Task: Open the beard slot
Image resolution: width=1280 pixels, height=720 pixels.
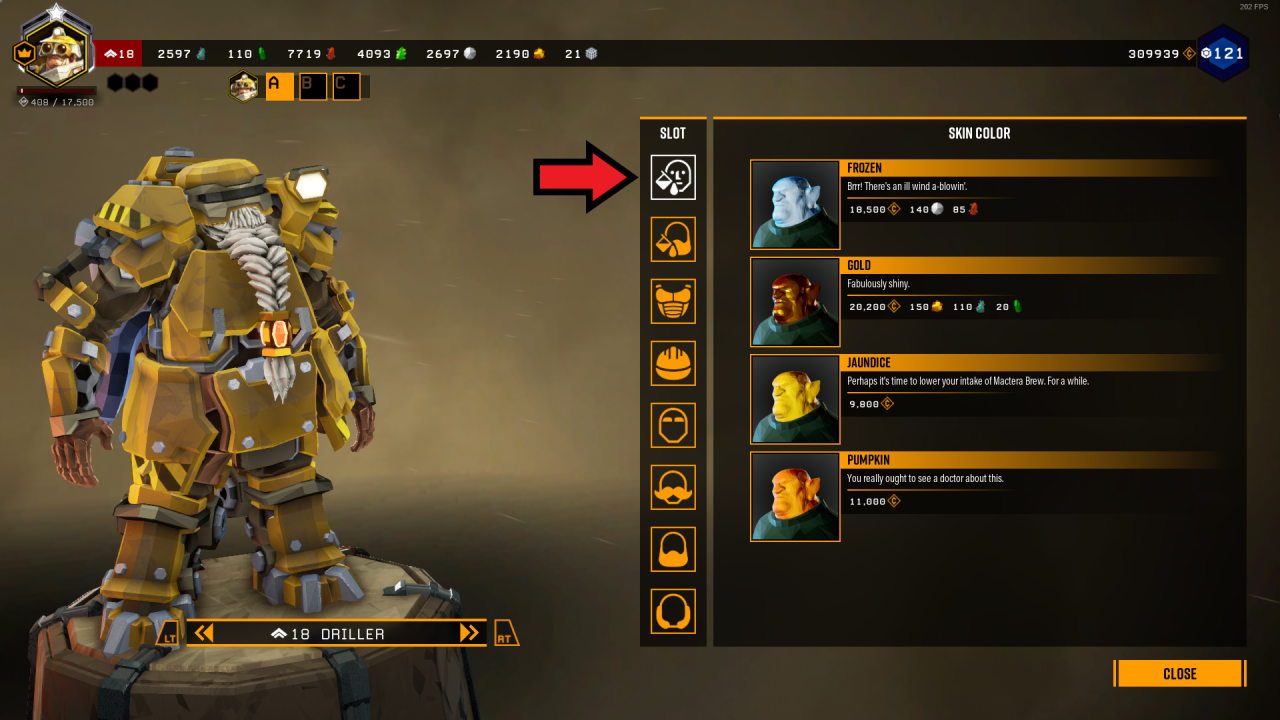Action: 673,549
